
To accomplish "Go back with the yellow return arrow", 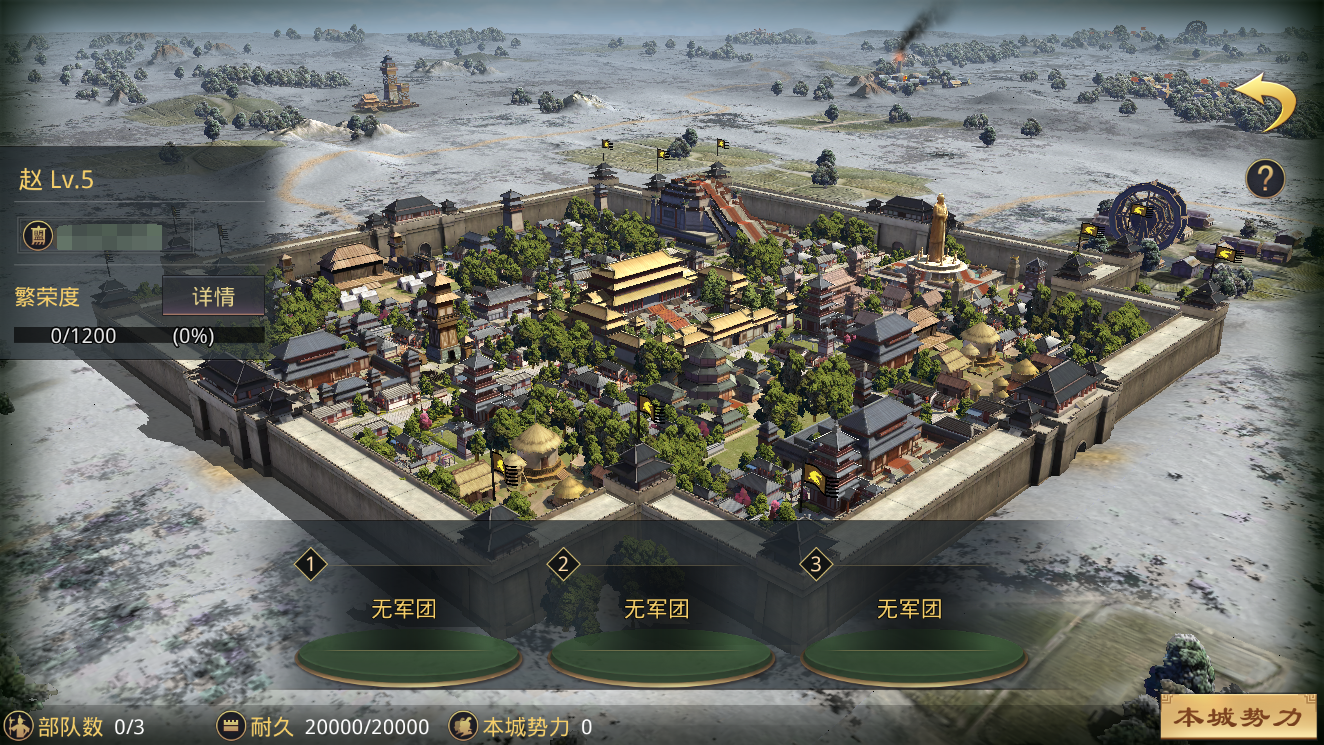I will (x=1266, y=102).
